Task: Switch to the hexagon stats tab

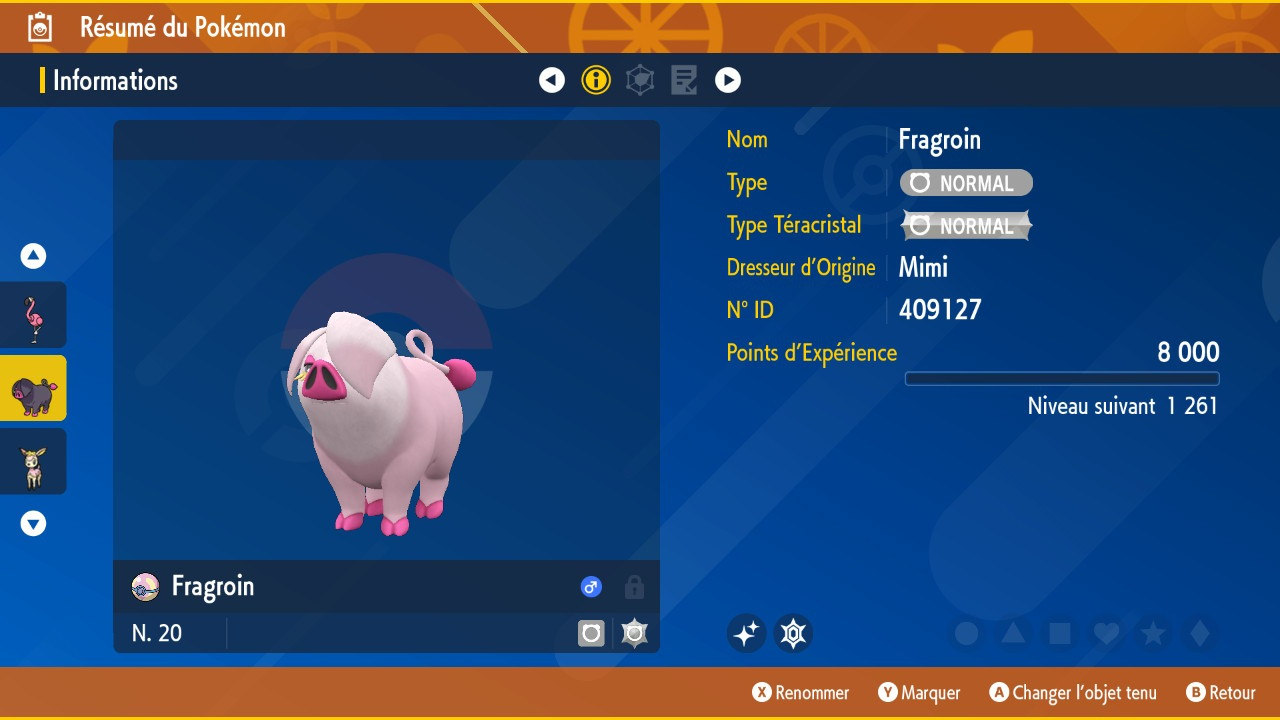Action: [x=640, y=80]
